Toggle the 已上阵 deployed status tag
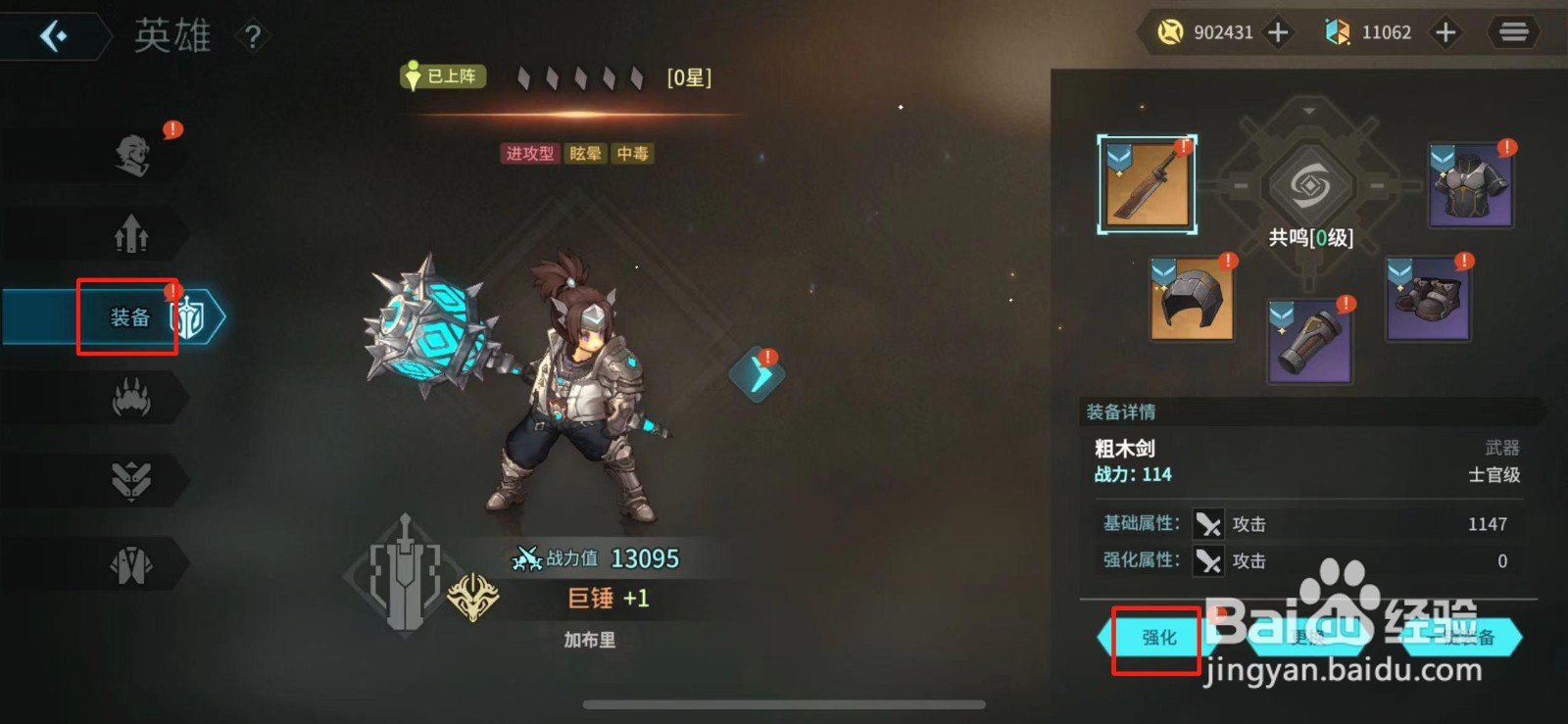This screenshot has height=724, width=1568. click(x=443, y=76)
